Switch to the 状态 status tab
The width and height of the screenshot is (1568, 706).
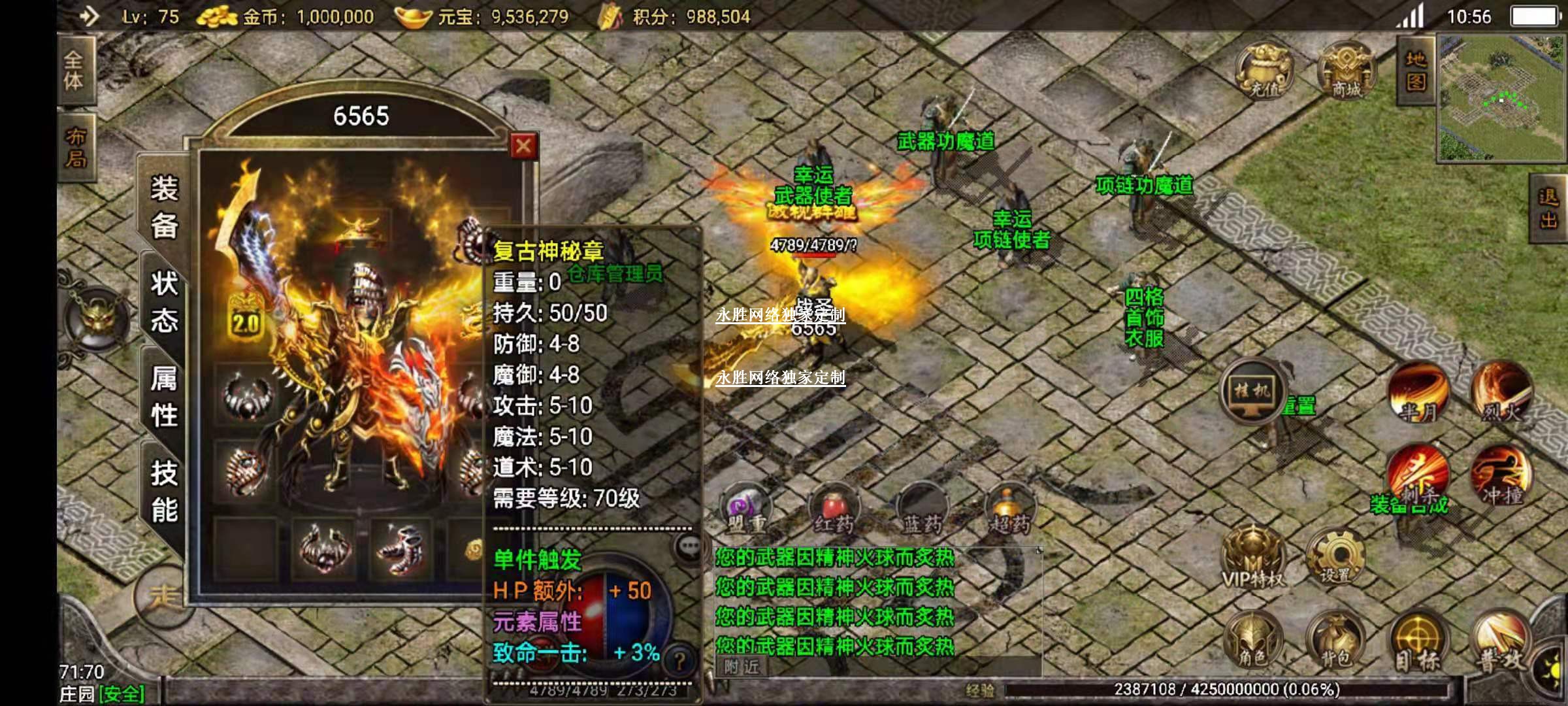(164, 301)
